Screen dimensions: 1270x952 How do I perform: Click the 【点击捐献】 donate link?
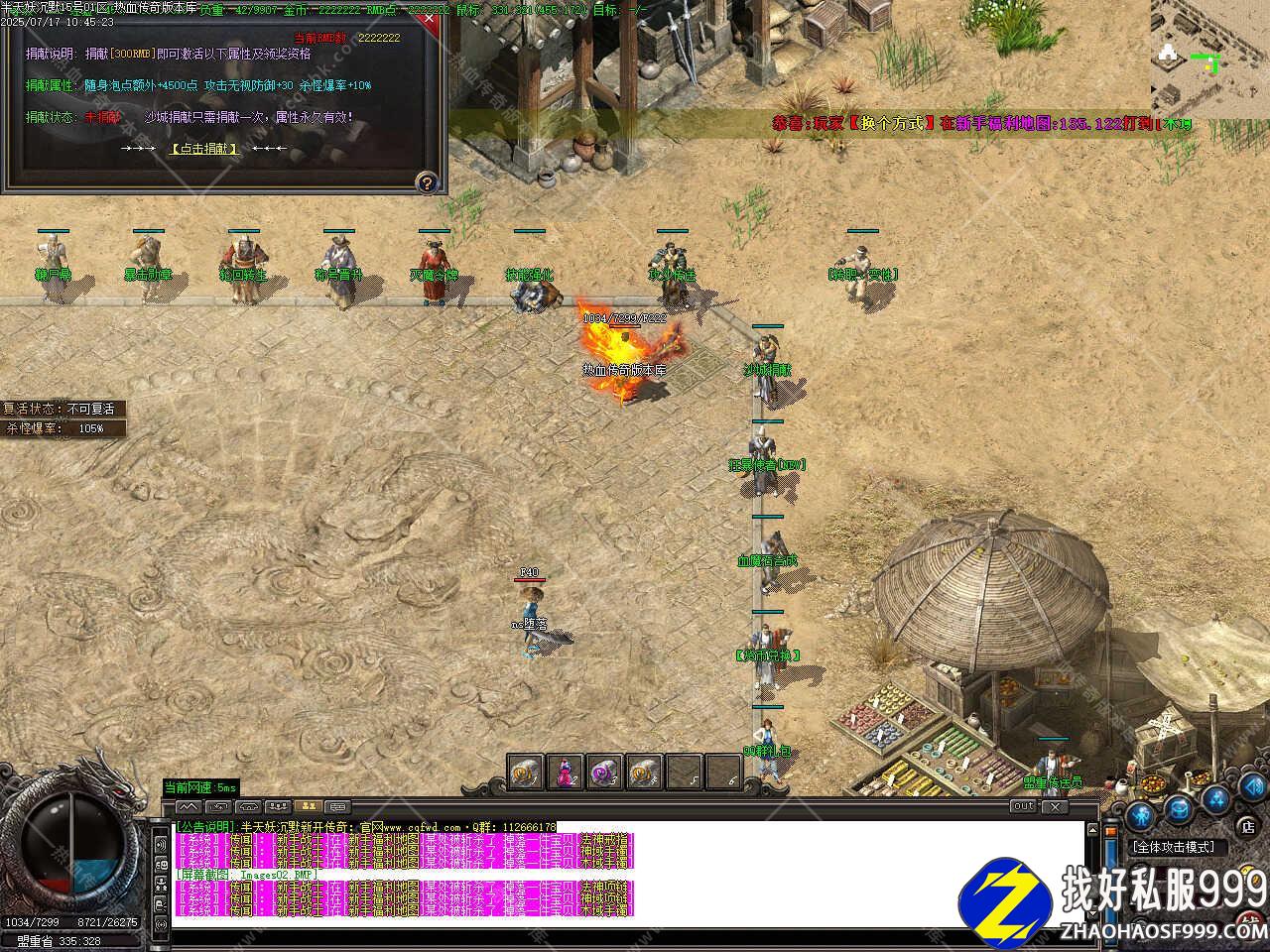(204, 148)
